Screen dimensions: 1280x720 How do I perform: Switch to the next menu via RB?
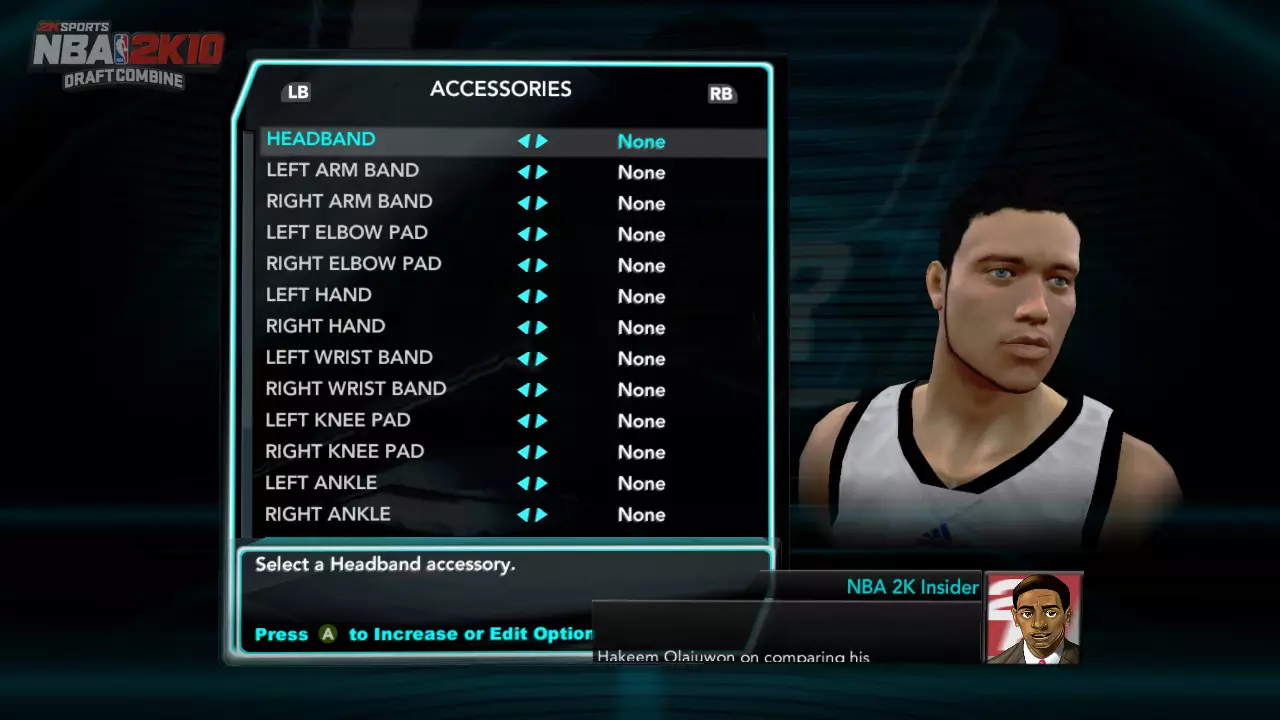721,93
